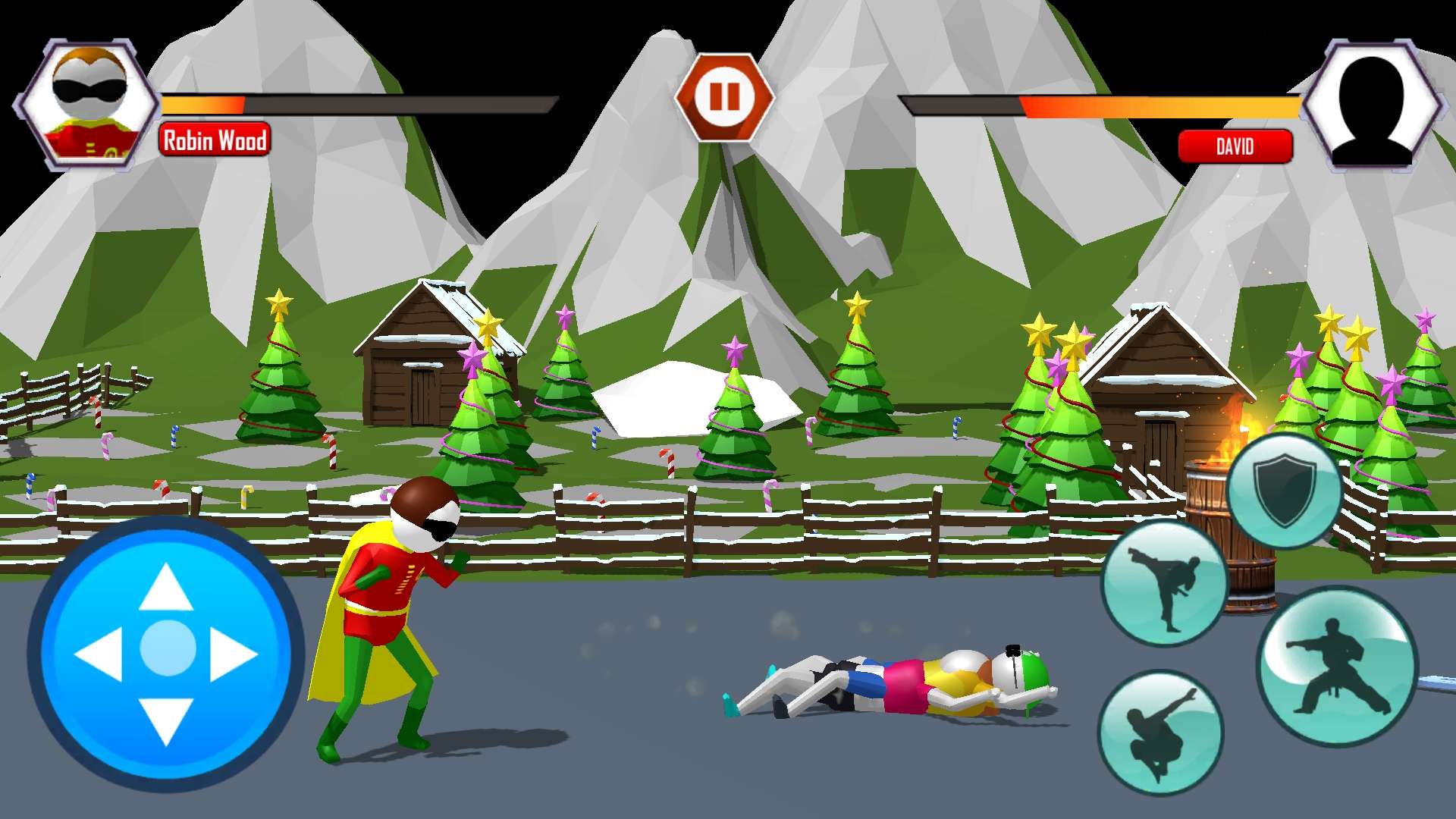
Task: Trigger the jumping kick move
Action: pyautogui.click(x=1160, y=732)
